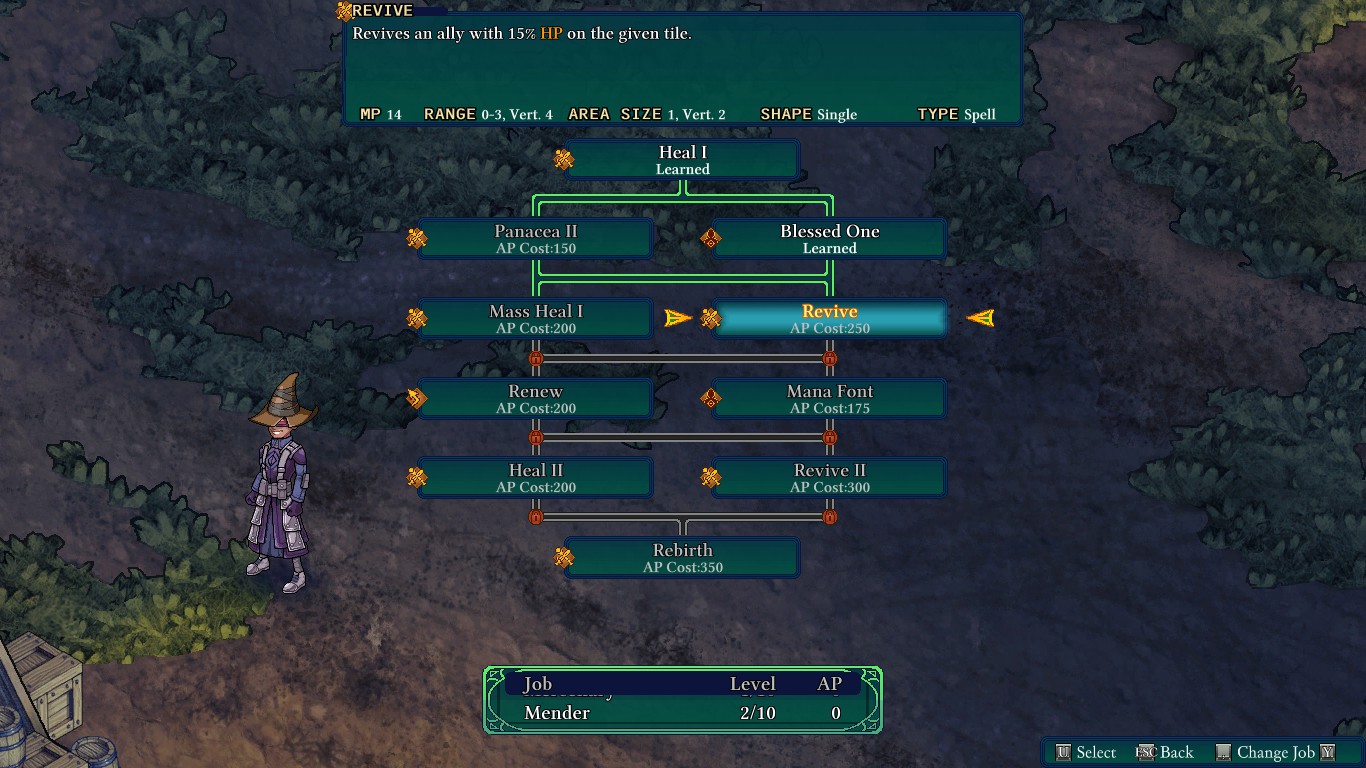Select the Rebirth skill at the bottom
Image resolution: width=1366 pixels, height=768 pixels.
click(683, 558)
